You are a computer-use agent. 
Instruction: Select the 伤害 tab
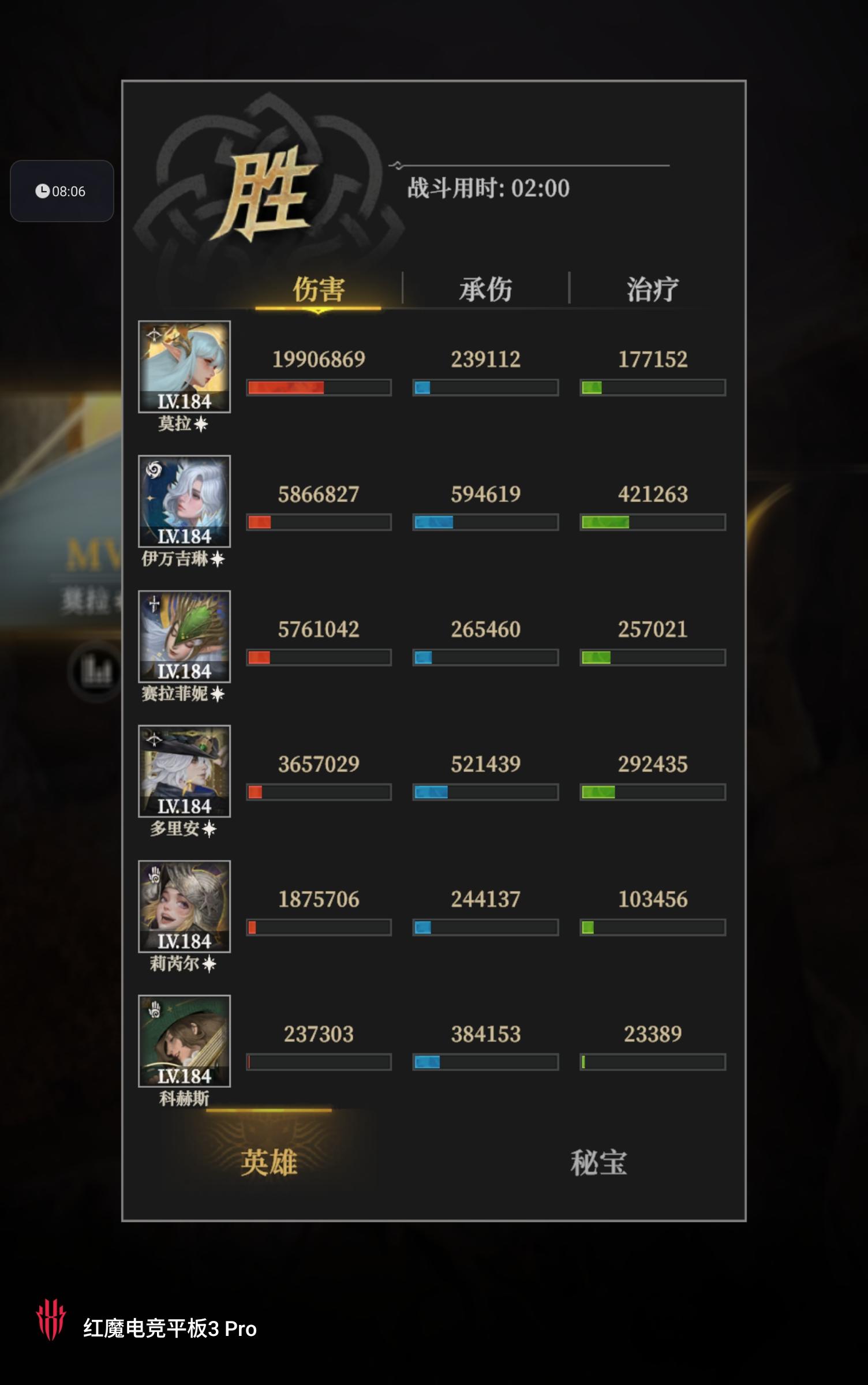(319, 289)
